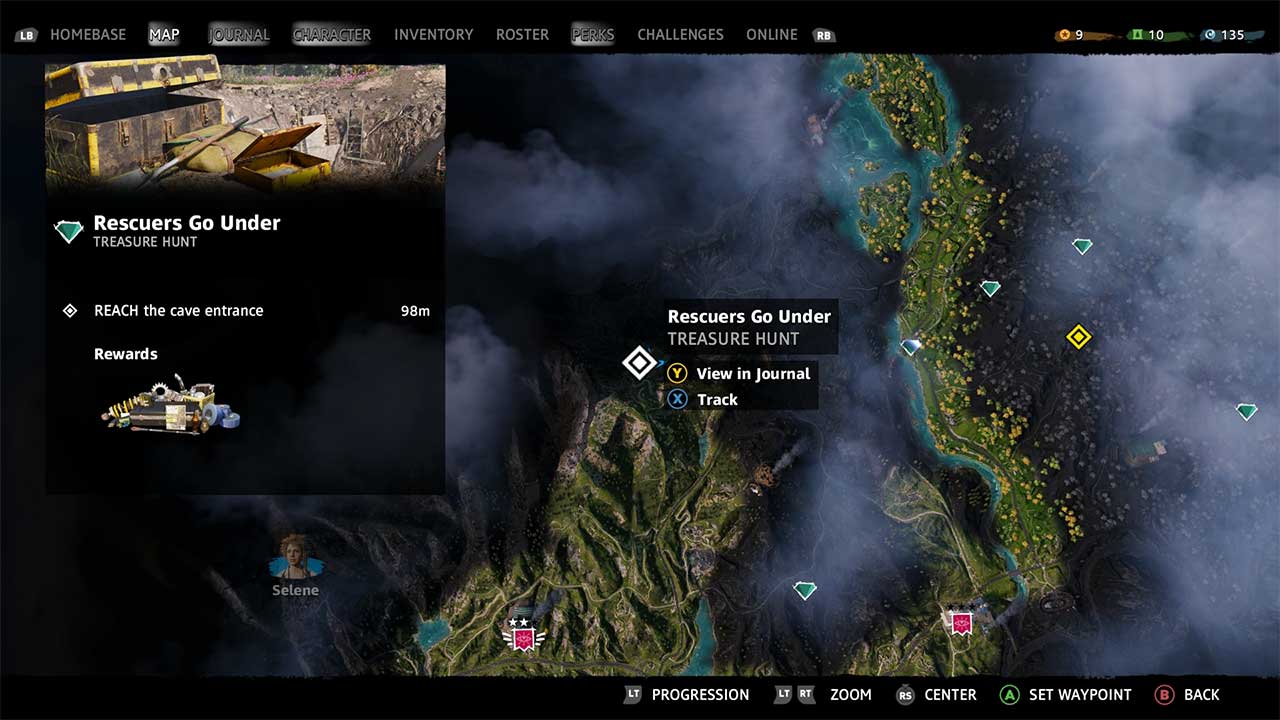
Task: Track the Rescuers Go Under treasure hunt
Action: 718,399
